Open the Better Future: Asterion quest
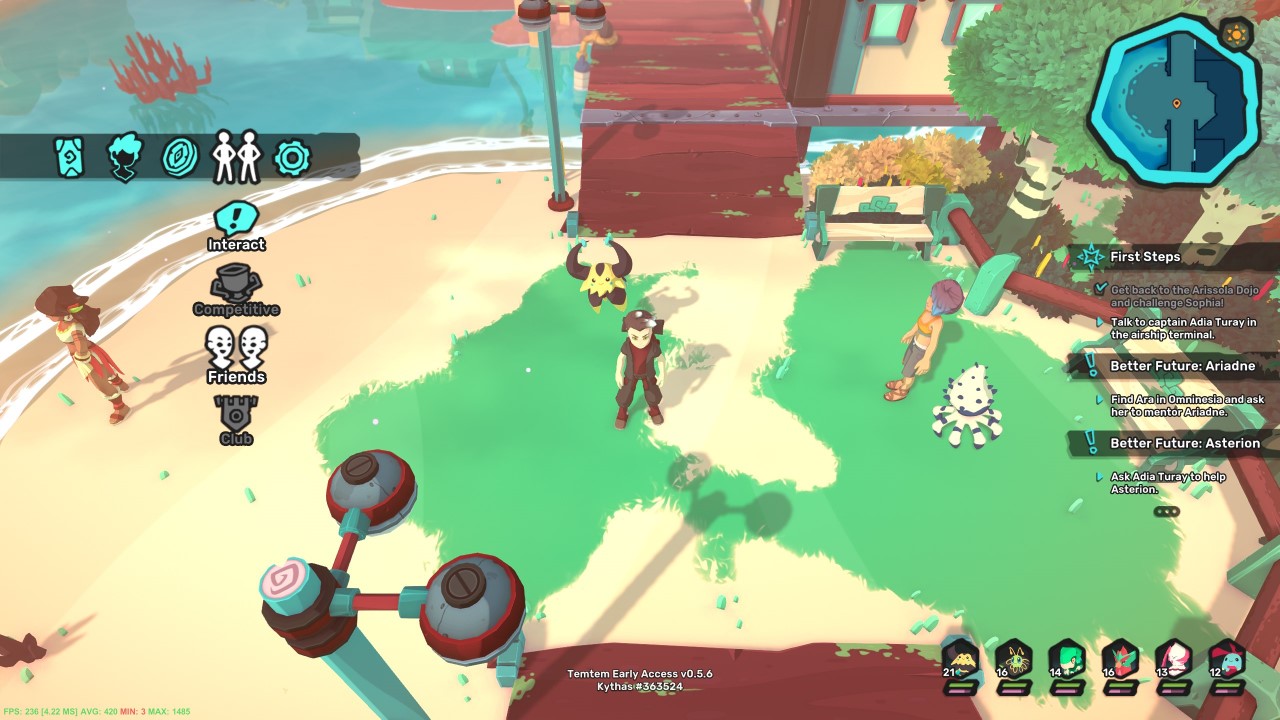 click(1185, 443)
